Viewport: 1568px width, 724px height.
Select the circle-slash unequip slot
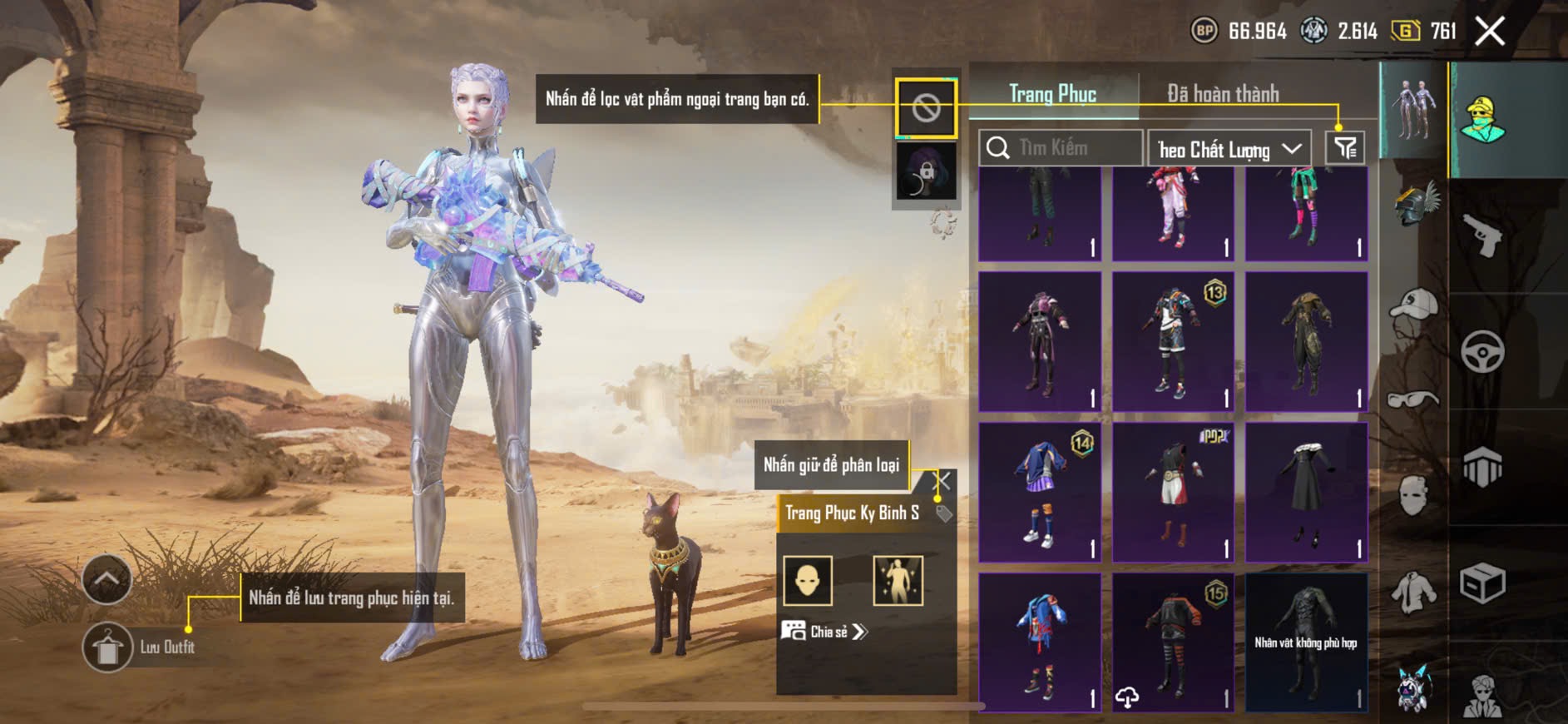[x=926, y=108]
